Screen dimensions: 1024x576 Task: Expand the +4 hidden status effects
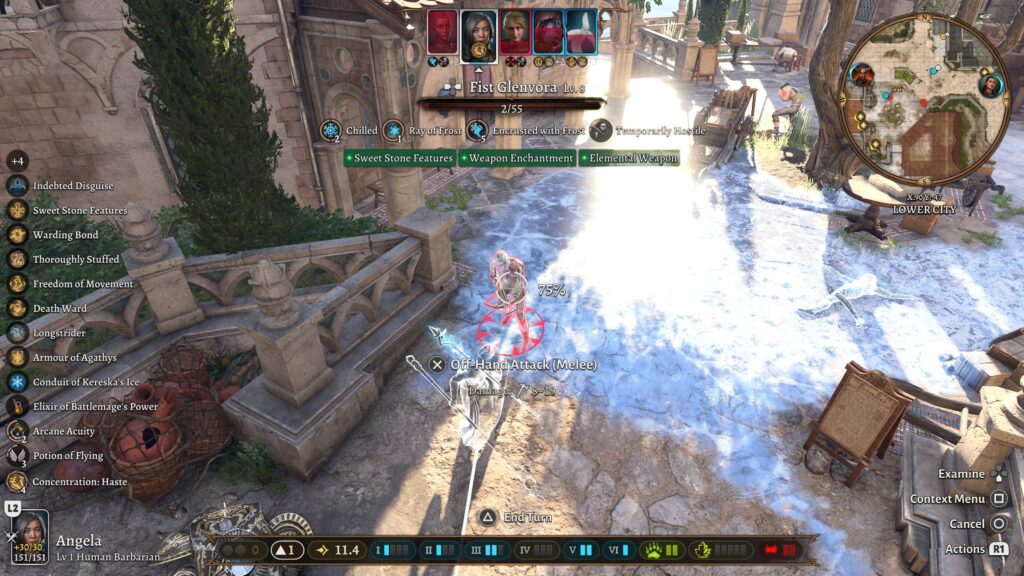click(x=16, y=161)
